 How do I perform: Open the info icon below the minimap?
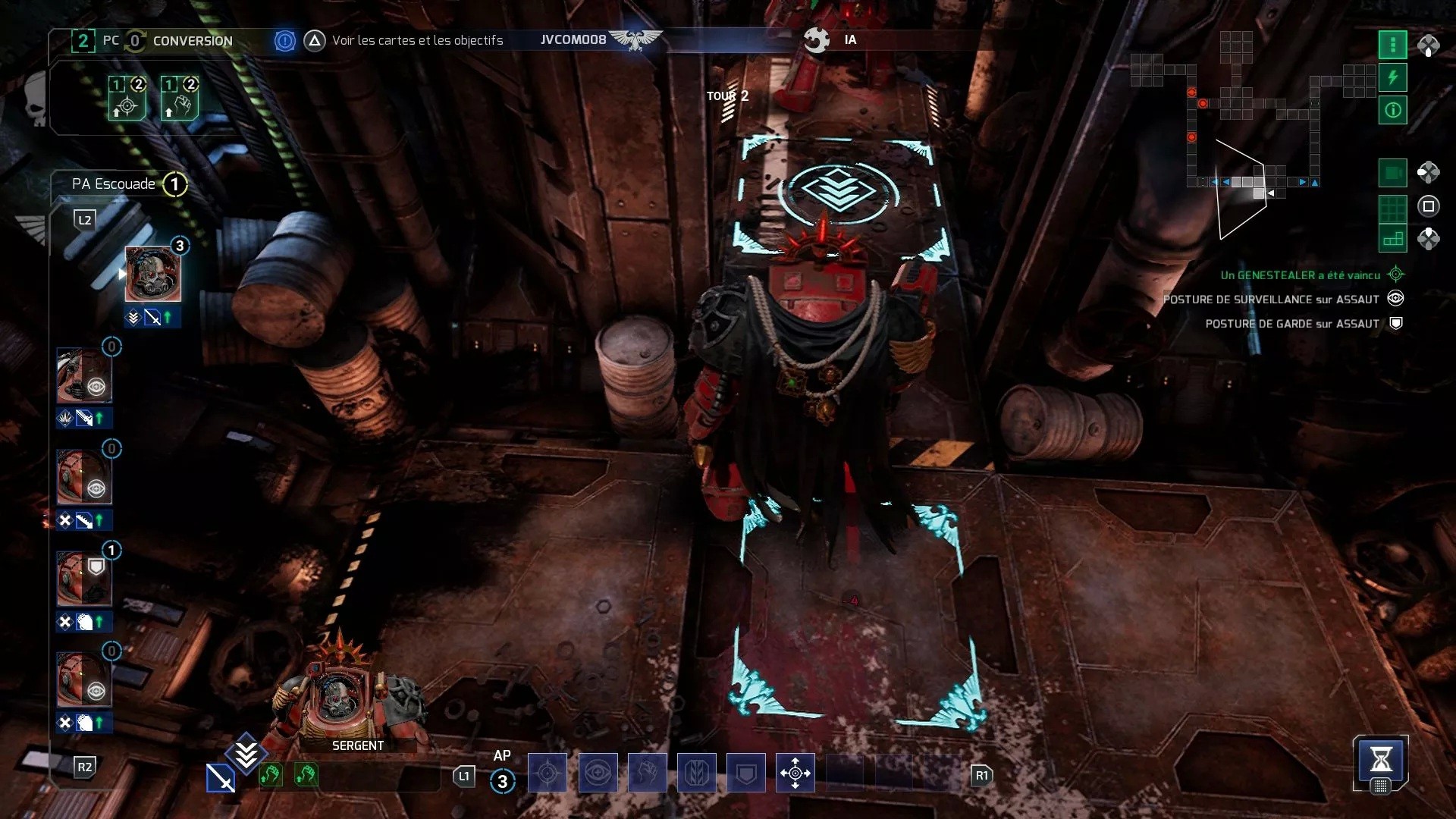point(1393,110)
